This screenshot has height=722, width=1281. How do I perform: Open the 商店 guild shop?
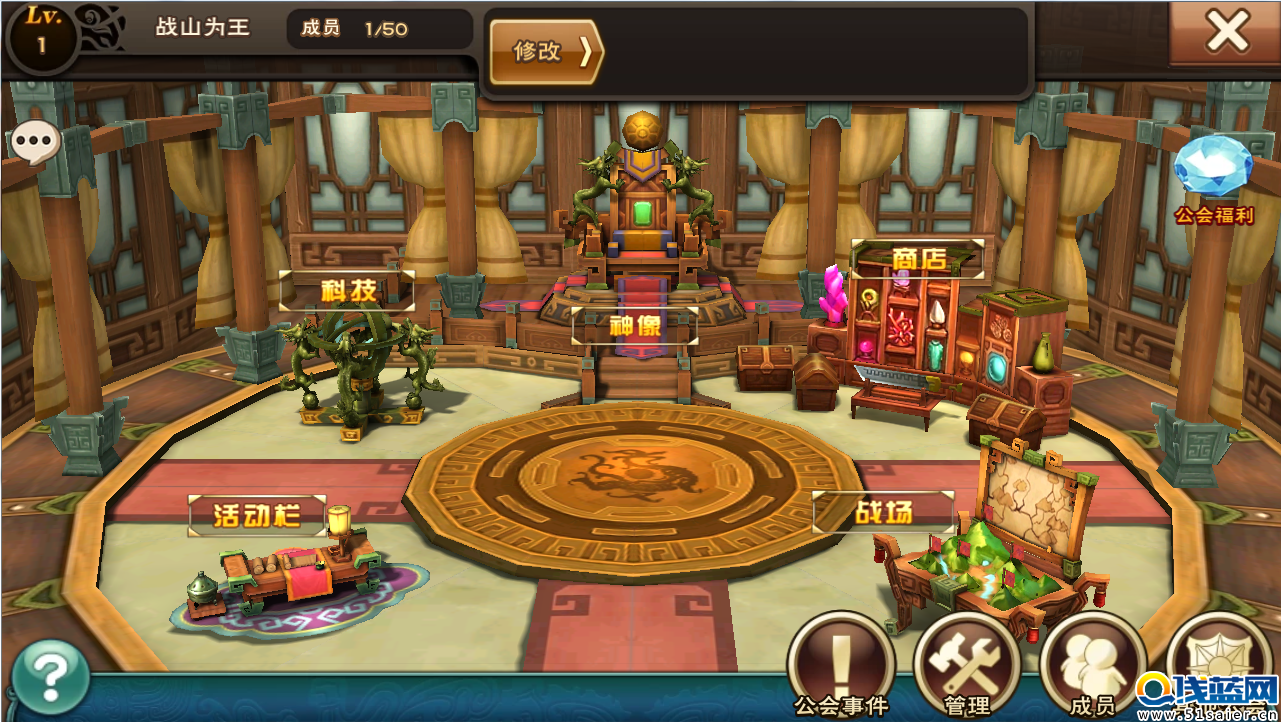918,258
